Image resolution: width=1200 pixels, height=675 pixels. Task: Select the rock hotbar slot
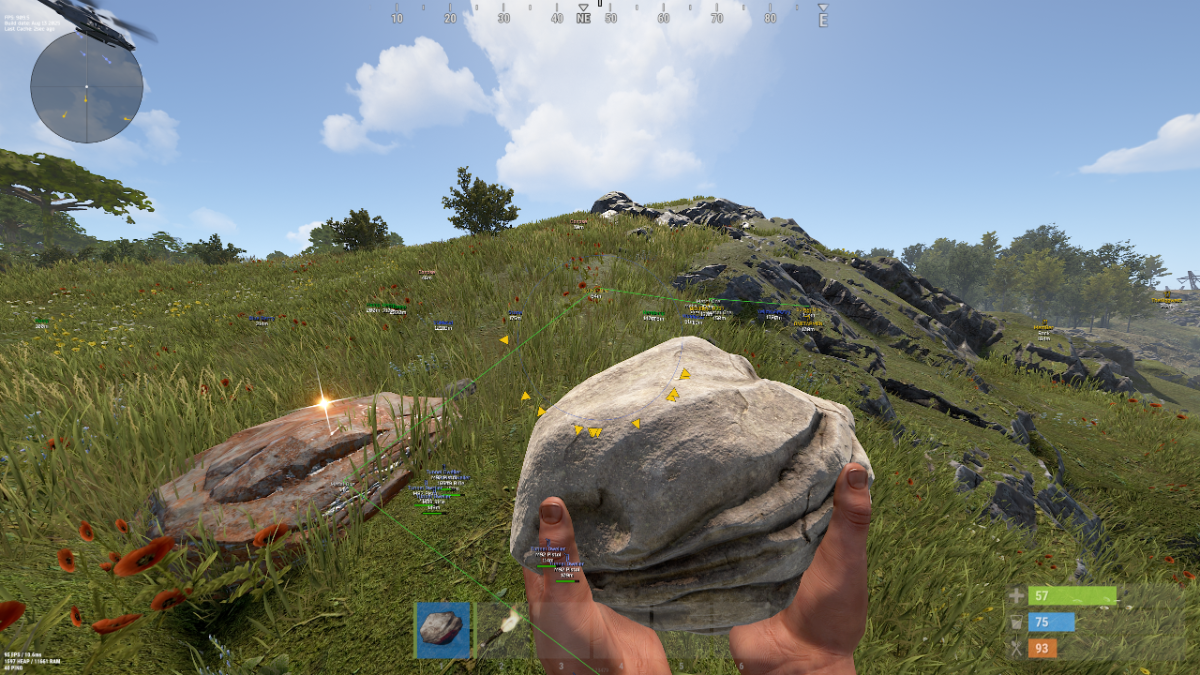pos(442,630)
